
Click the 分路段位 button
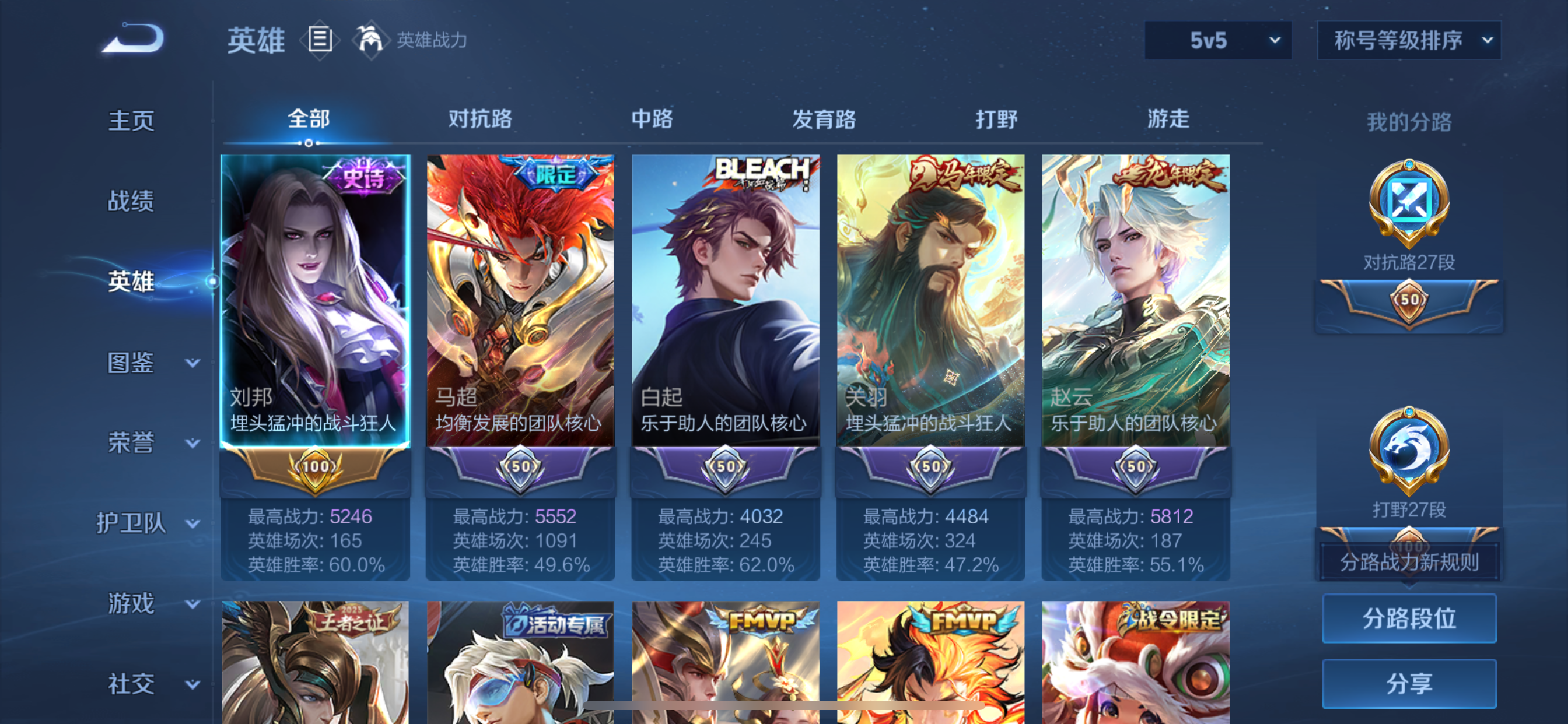tap(1409, 619)
